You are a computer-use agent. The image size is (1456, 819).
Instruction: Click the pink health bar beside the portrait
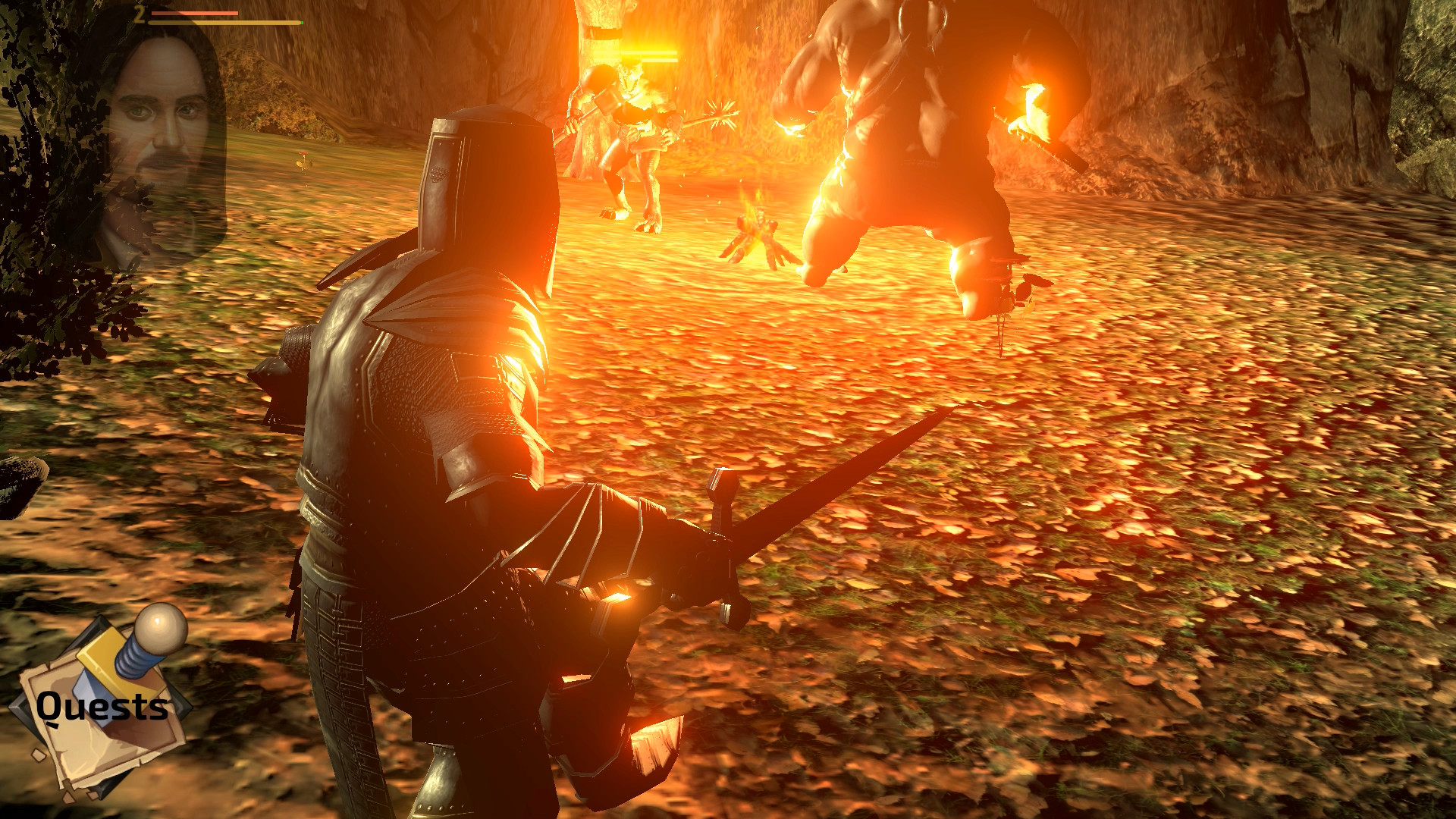point(193,13)
